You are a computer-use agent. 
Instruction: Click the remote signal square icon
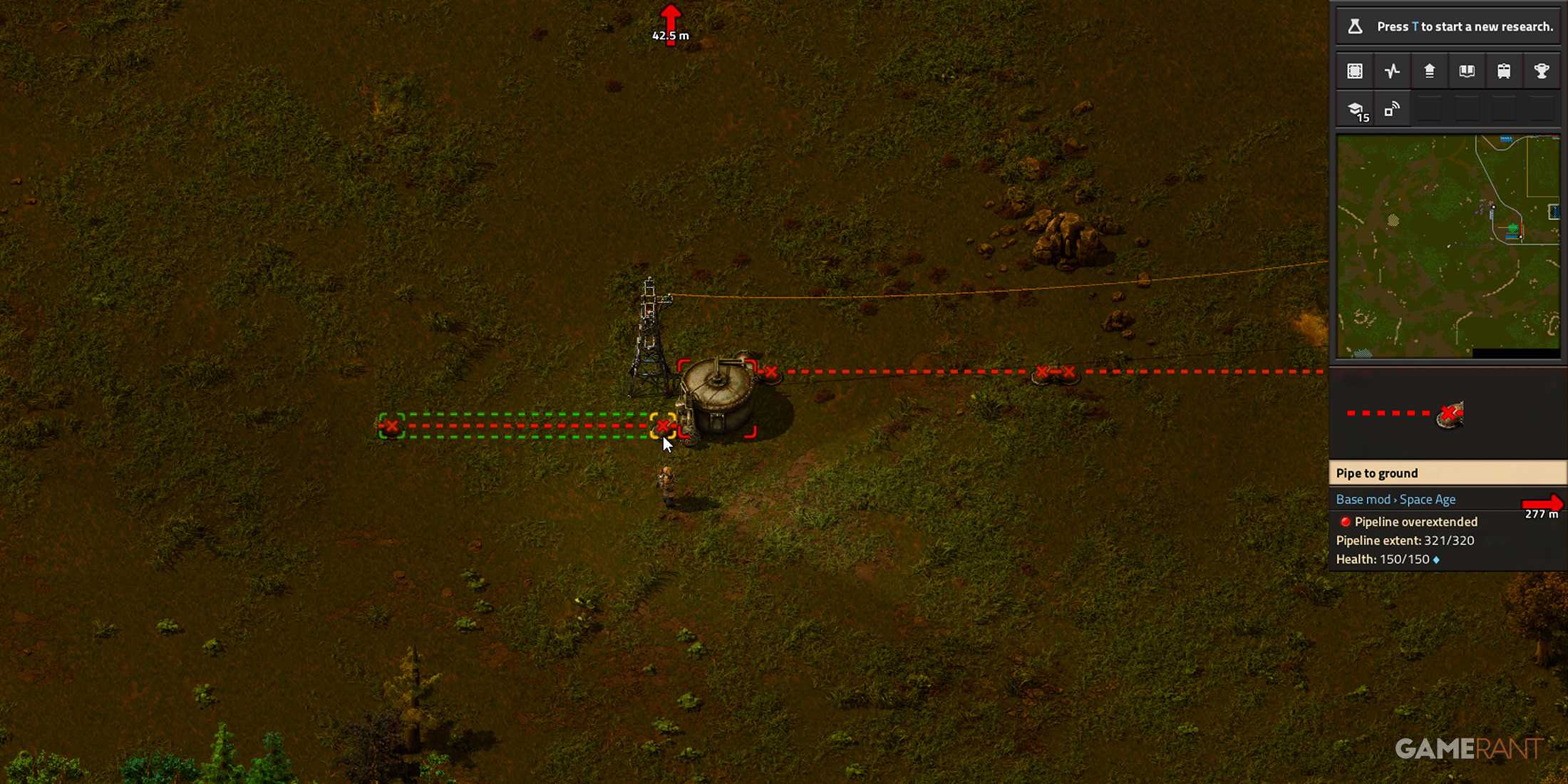coord(1392,110)
